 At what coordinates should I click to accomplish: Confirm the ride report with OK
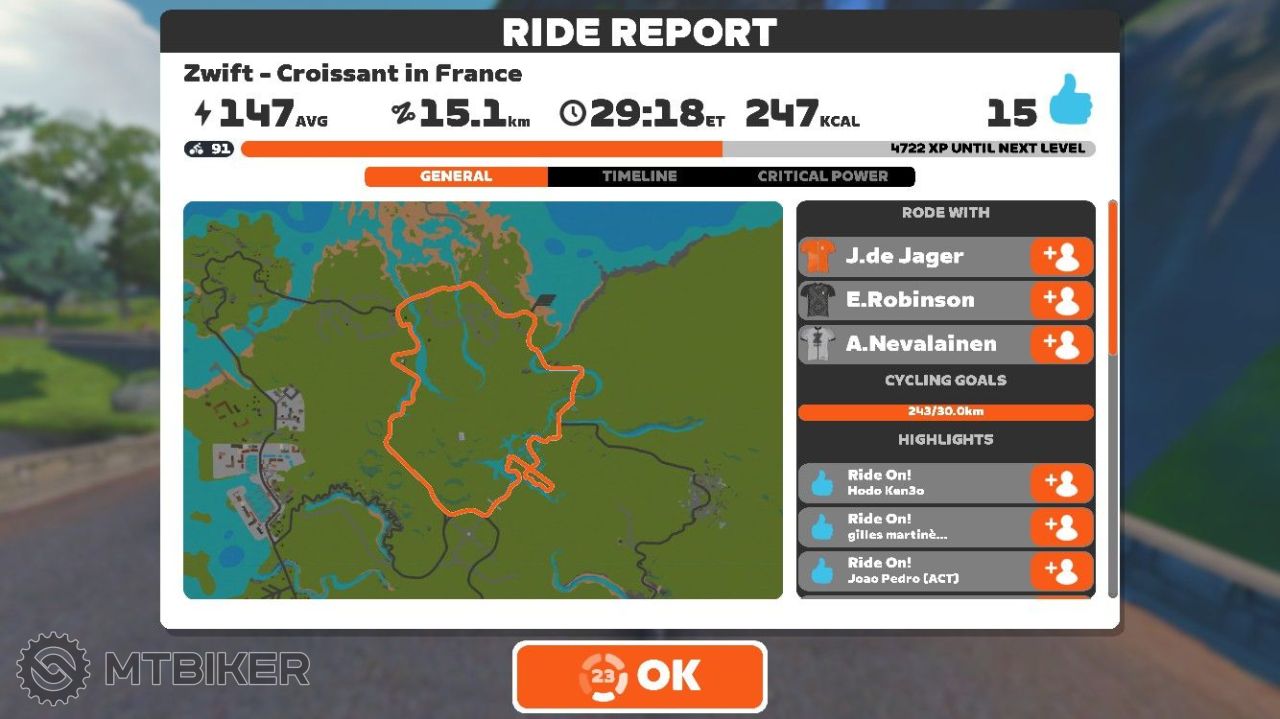click(x=640, y=676)
